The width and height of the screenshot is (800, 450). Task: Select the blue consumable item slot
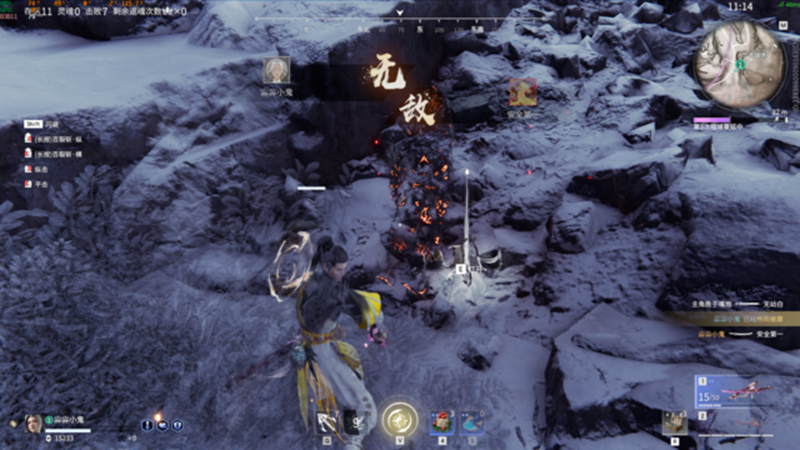click(471, 422)
